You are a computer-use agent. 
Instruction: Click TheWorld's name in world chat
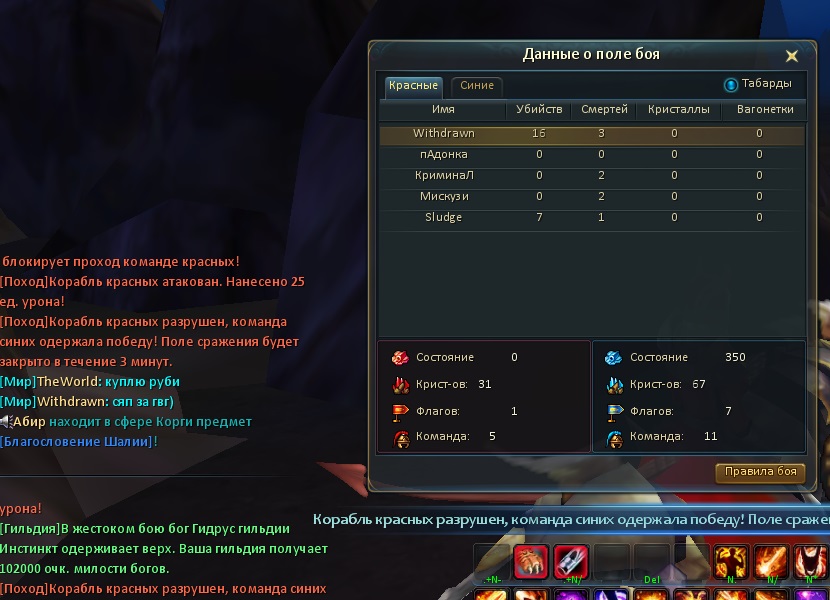pyautogui.click(x=68, y=382)
